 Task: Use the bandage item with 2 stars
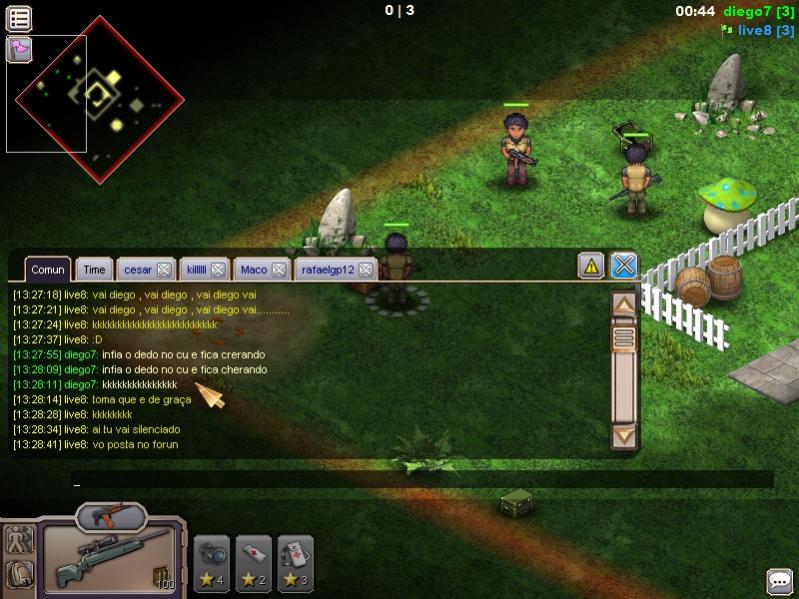254,563
